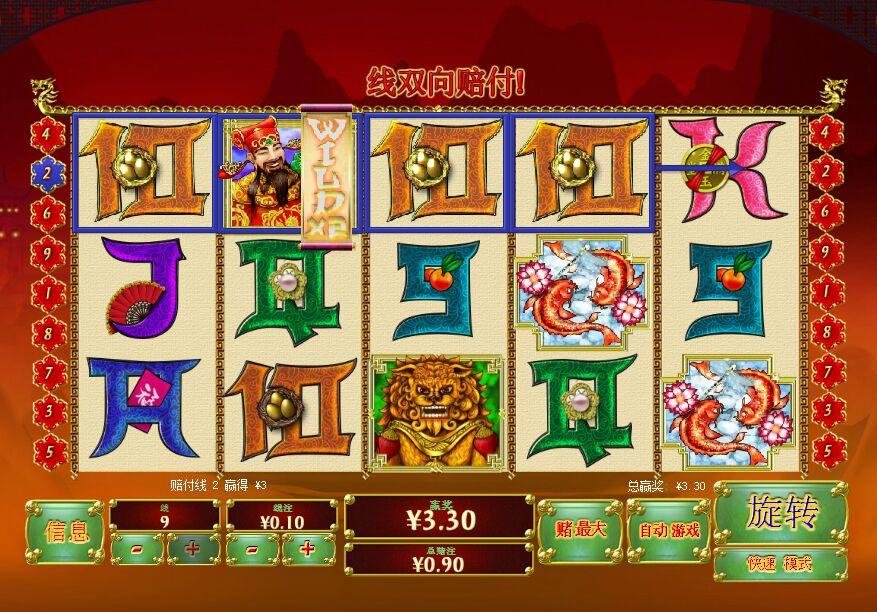Toggle 快速模式 turbo mode
The height and width of the screenshot is (612, 877).
pos(781,564)
